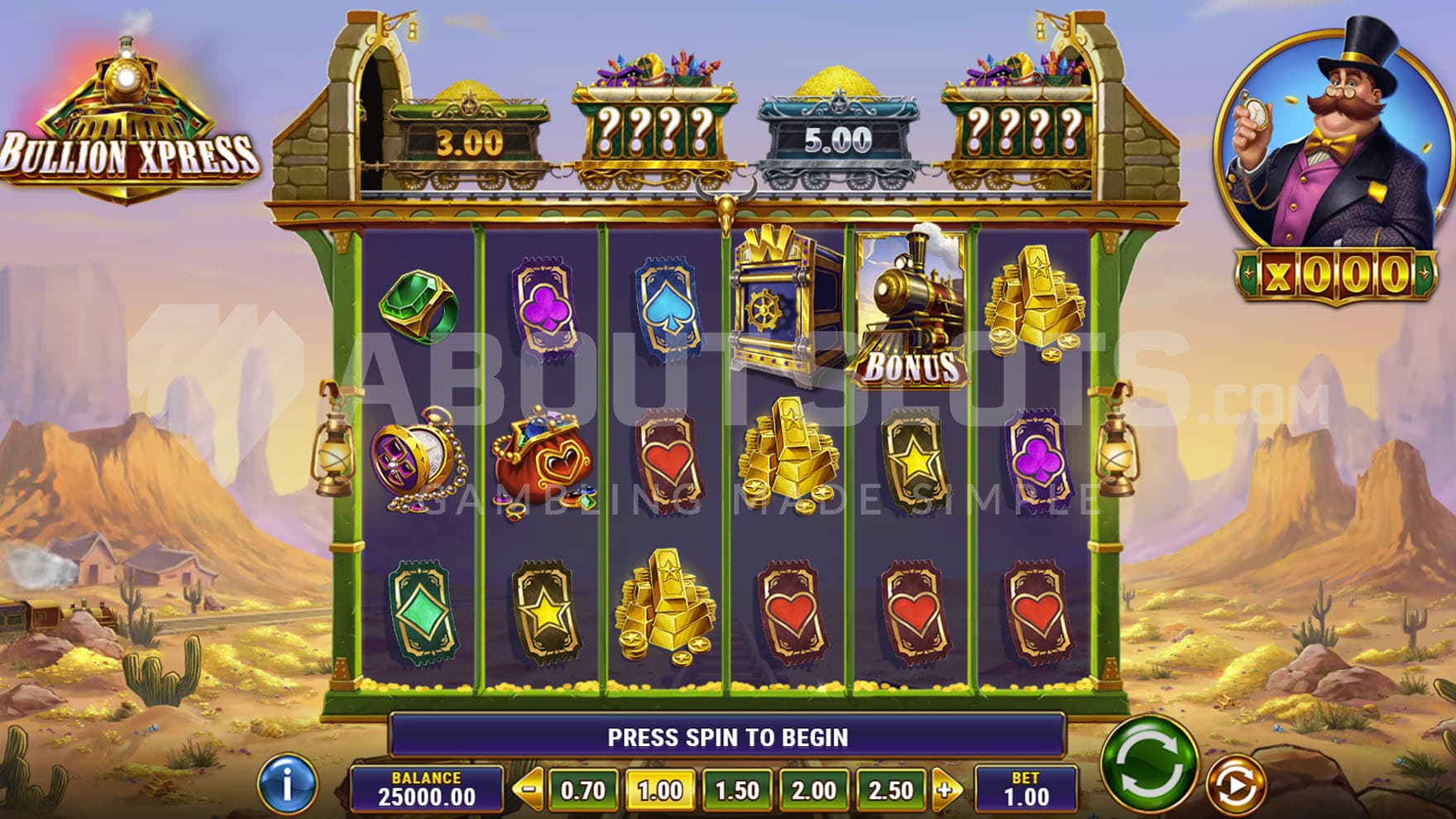Open the autoplay options
The height and width of the screenshot is (819, 1456).
click(x=1234, y=783)
